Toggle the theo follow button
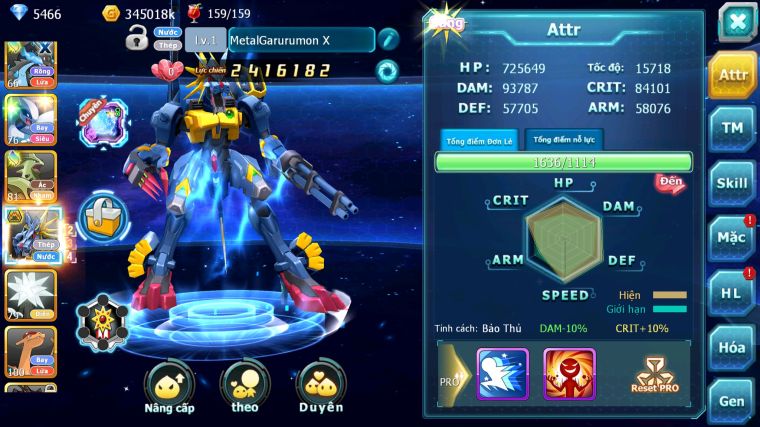760x427 pixels. click(x=245, y=387)
